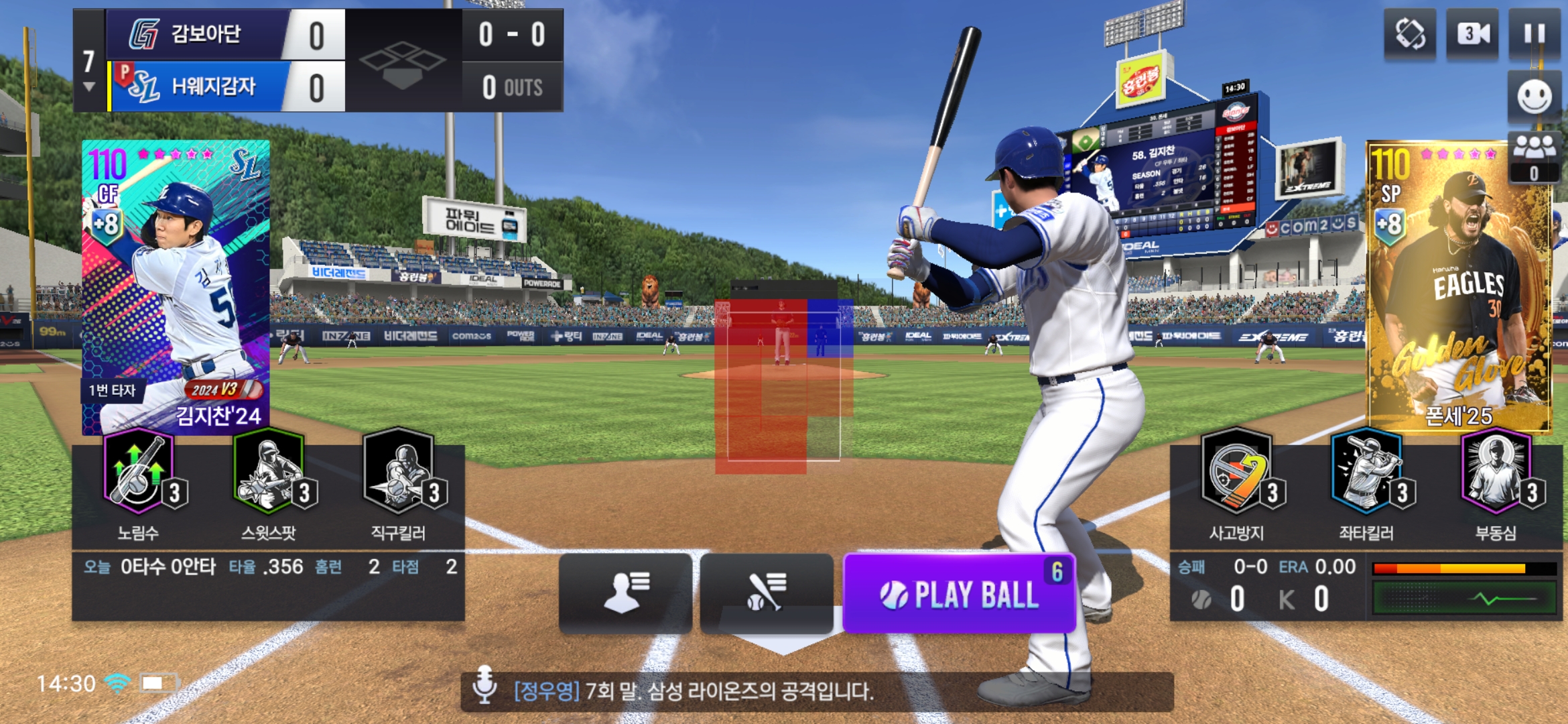The width and height of the screenshot is (1568, 724).
Task: View the 부동심 pitcher skill icon
Action: (1496, 473)
